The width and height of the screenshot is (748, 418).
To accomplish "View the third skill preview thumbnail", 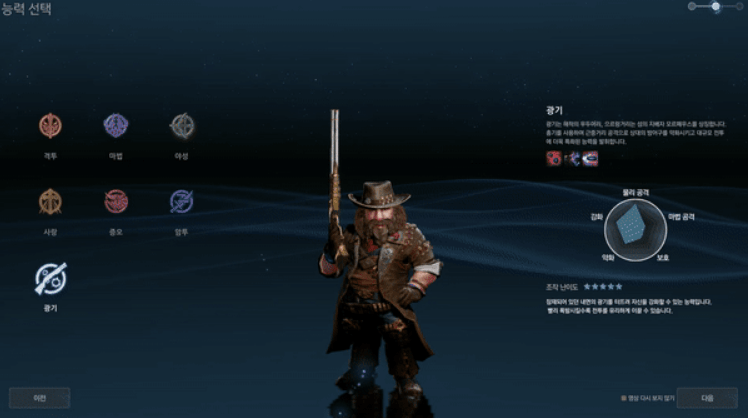I will (590, 158).
